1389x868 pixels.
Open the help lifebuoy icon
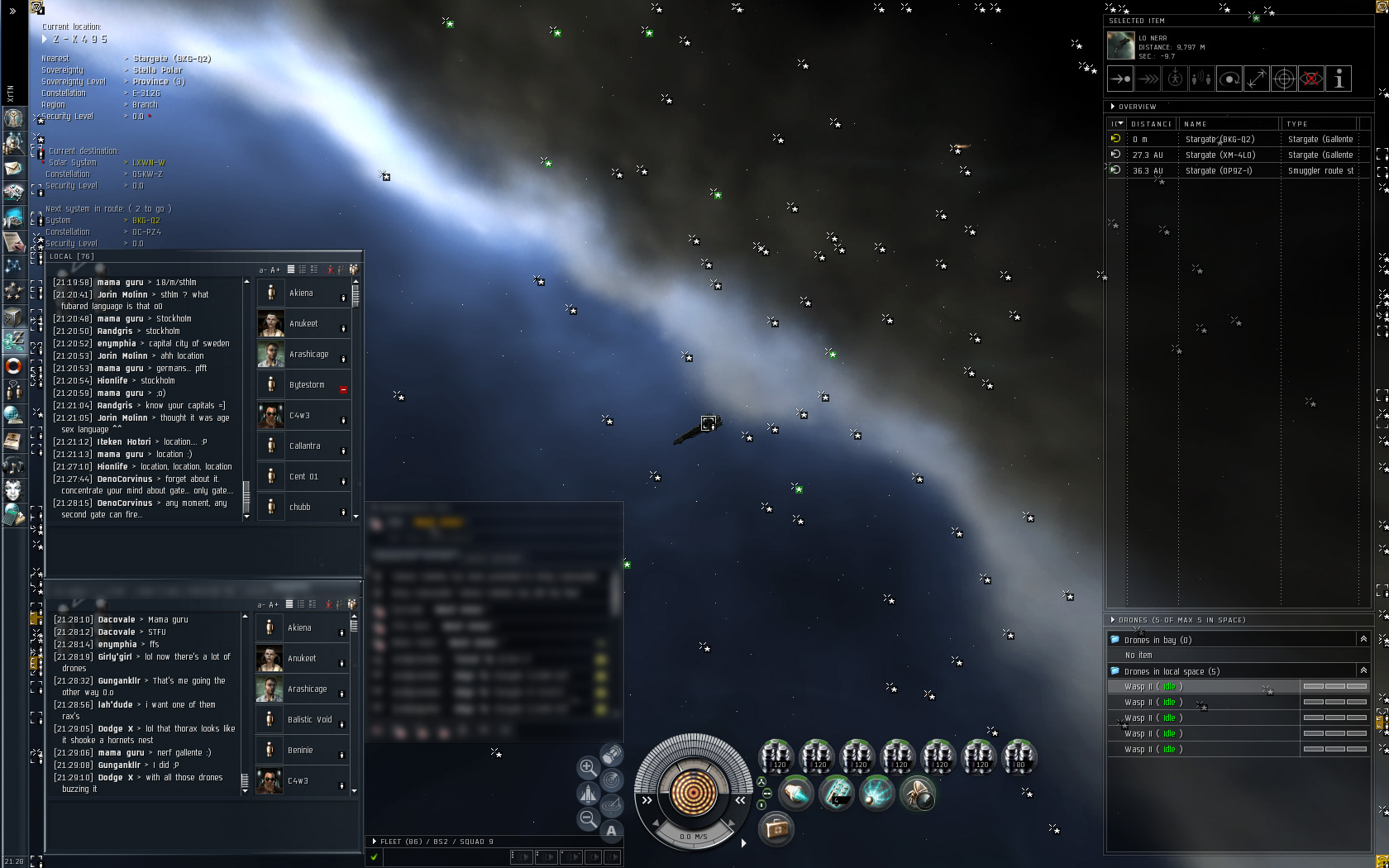coord(13,365)
